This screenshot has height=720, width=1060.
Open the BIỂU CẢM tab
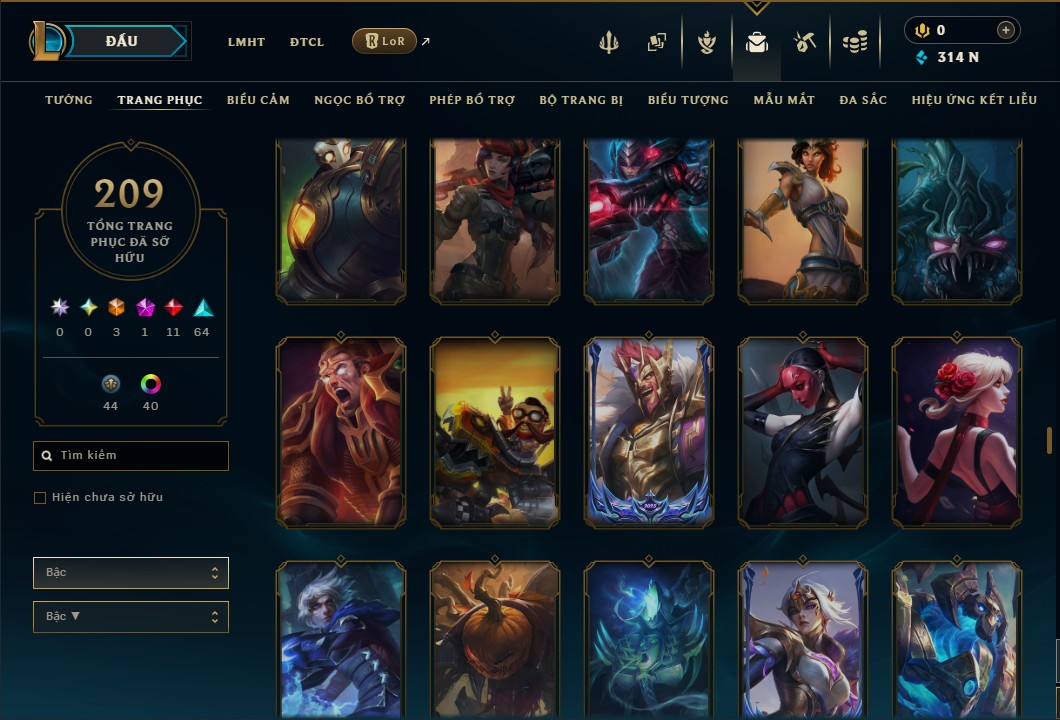click(258, 100)
